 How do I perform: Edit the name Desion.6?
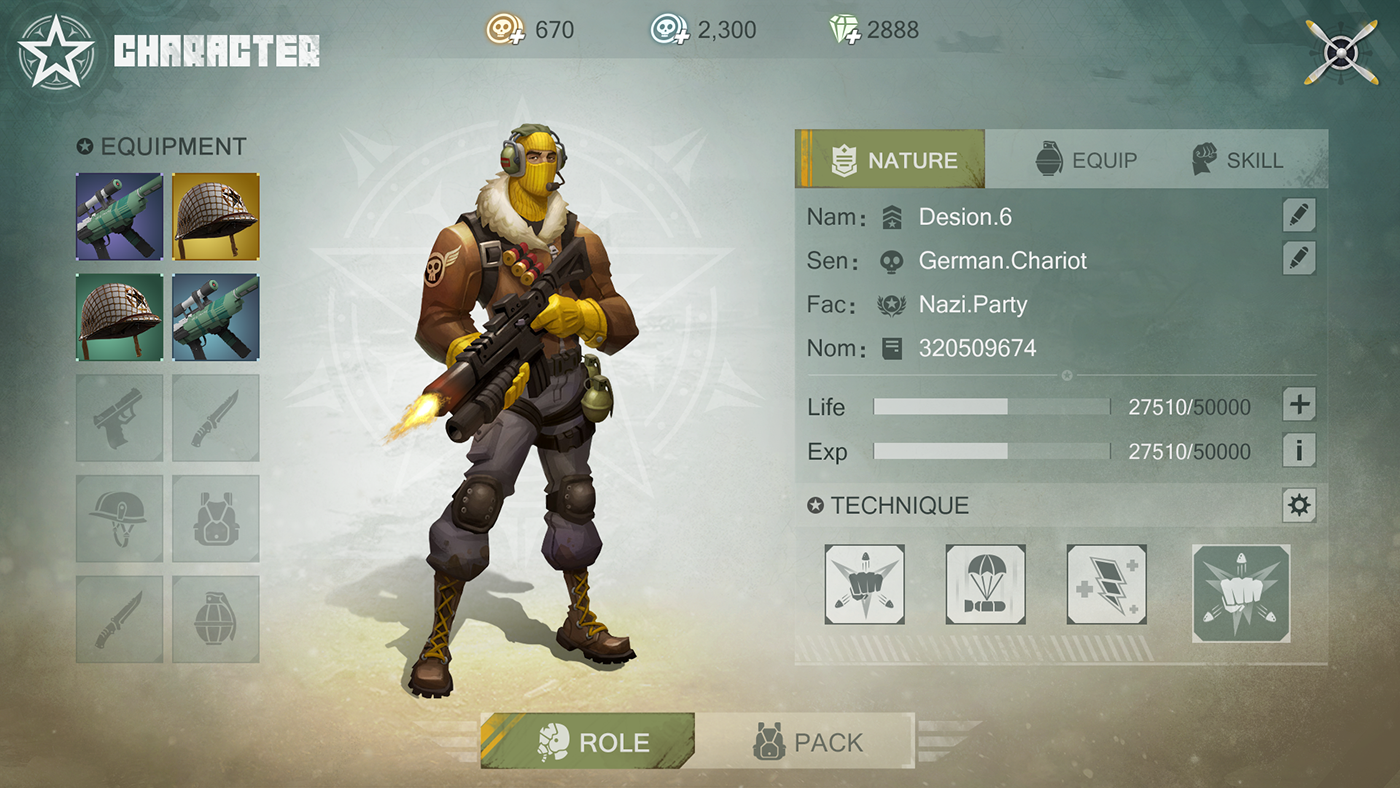(x=1298, y=214)
